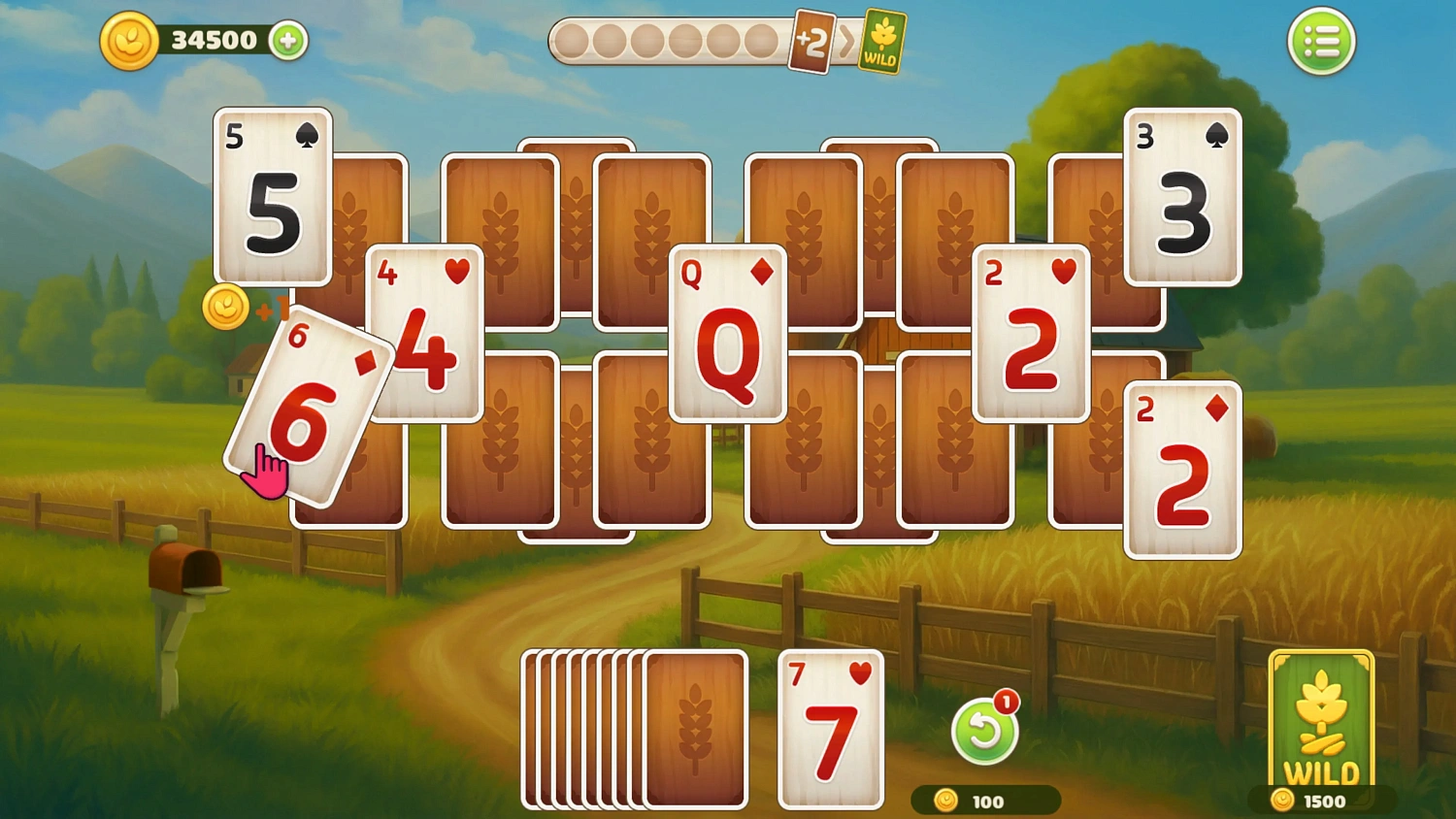
Task: Click the 3 of spades card
Action: [x=1182, y=199]
